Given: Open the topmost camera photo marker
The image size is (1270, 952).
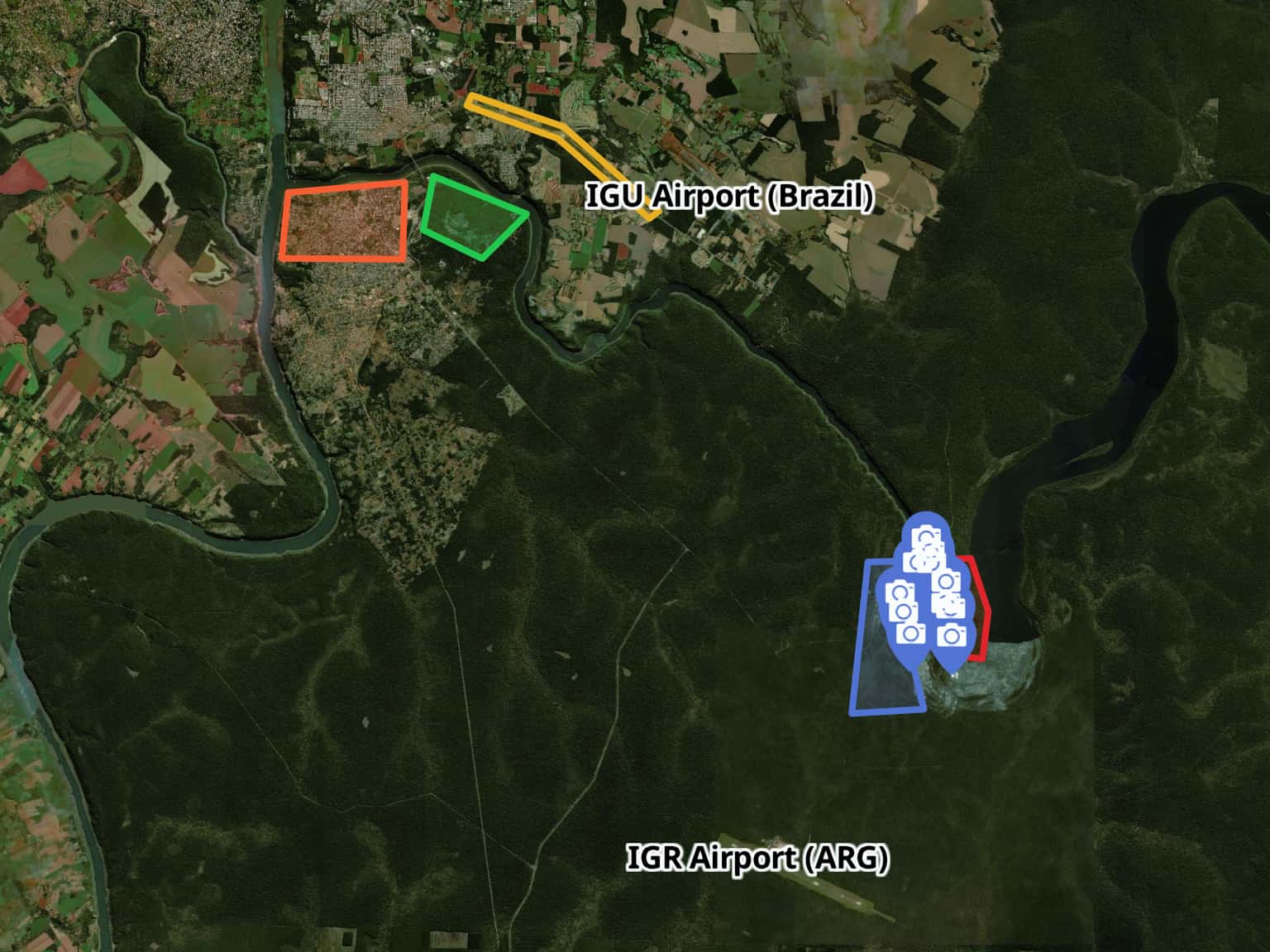Looking at the screenshot, I should point(928,537).
